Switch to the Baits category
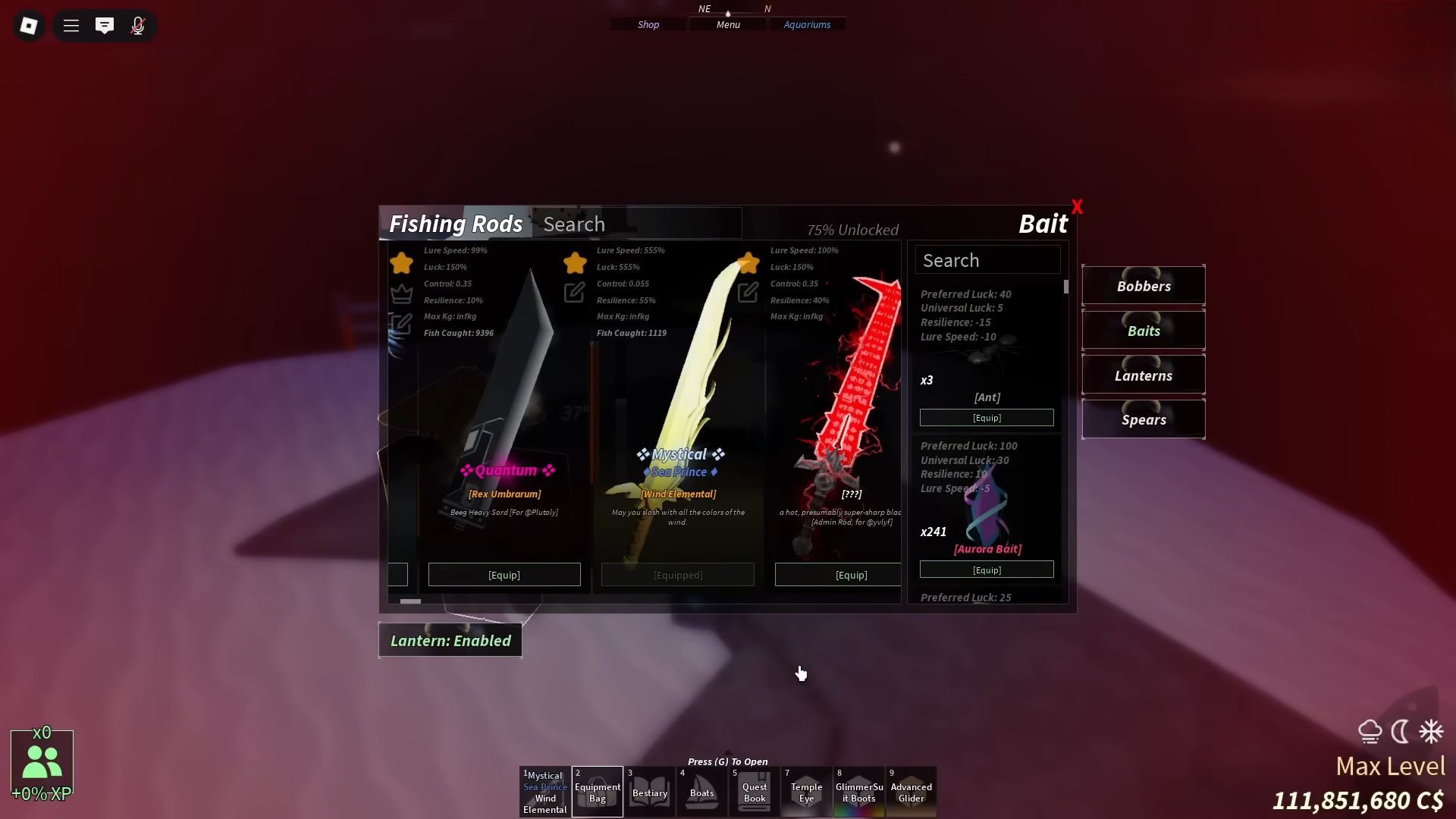Image resolution: width=1456 pixels, height=819 pixels. pos(1144,331)
